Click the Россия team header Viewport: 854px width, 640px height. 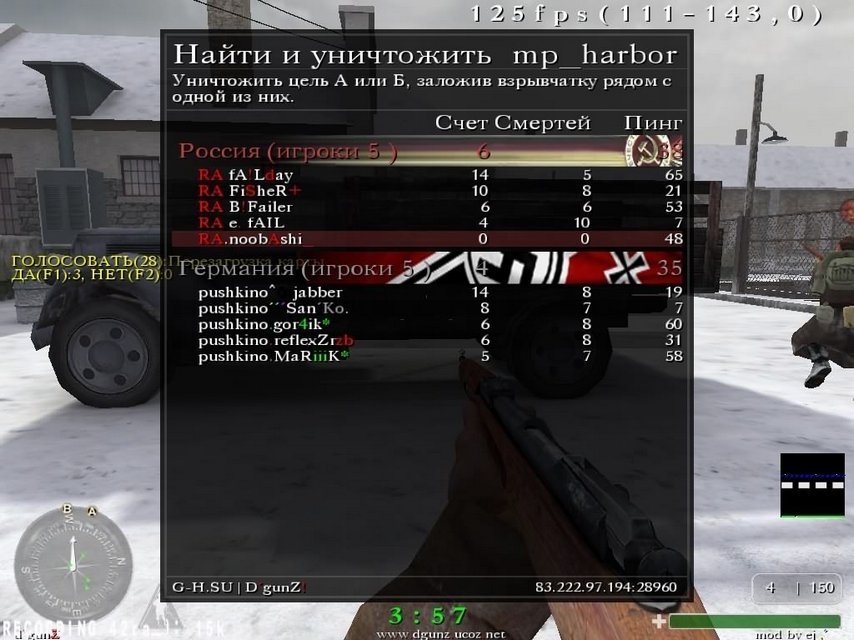click(x=288, y=151)
